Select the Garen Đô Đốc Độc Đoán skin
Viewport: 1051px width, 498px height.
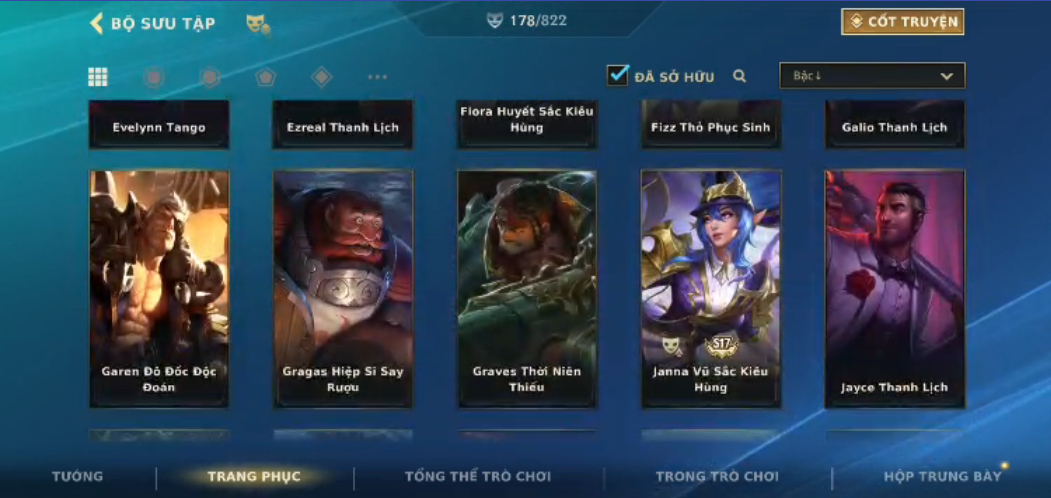pos(159,289)
